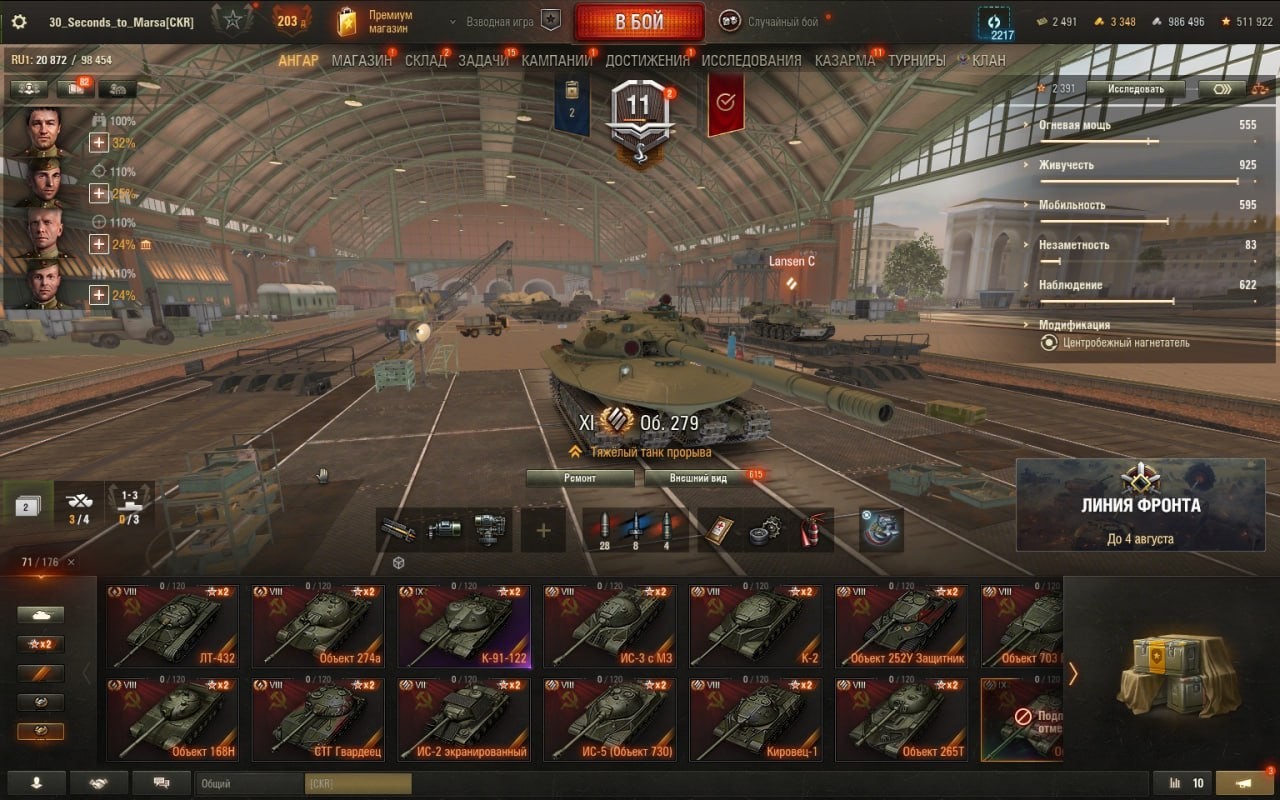1280x800 pixels.
Task: Open the ТУРНИРЫ tab
Action: pyautogui.click(x=916, y=60)
